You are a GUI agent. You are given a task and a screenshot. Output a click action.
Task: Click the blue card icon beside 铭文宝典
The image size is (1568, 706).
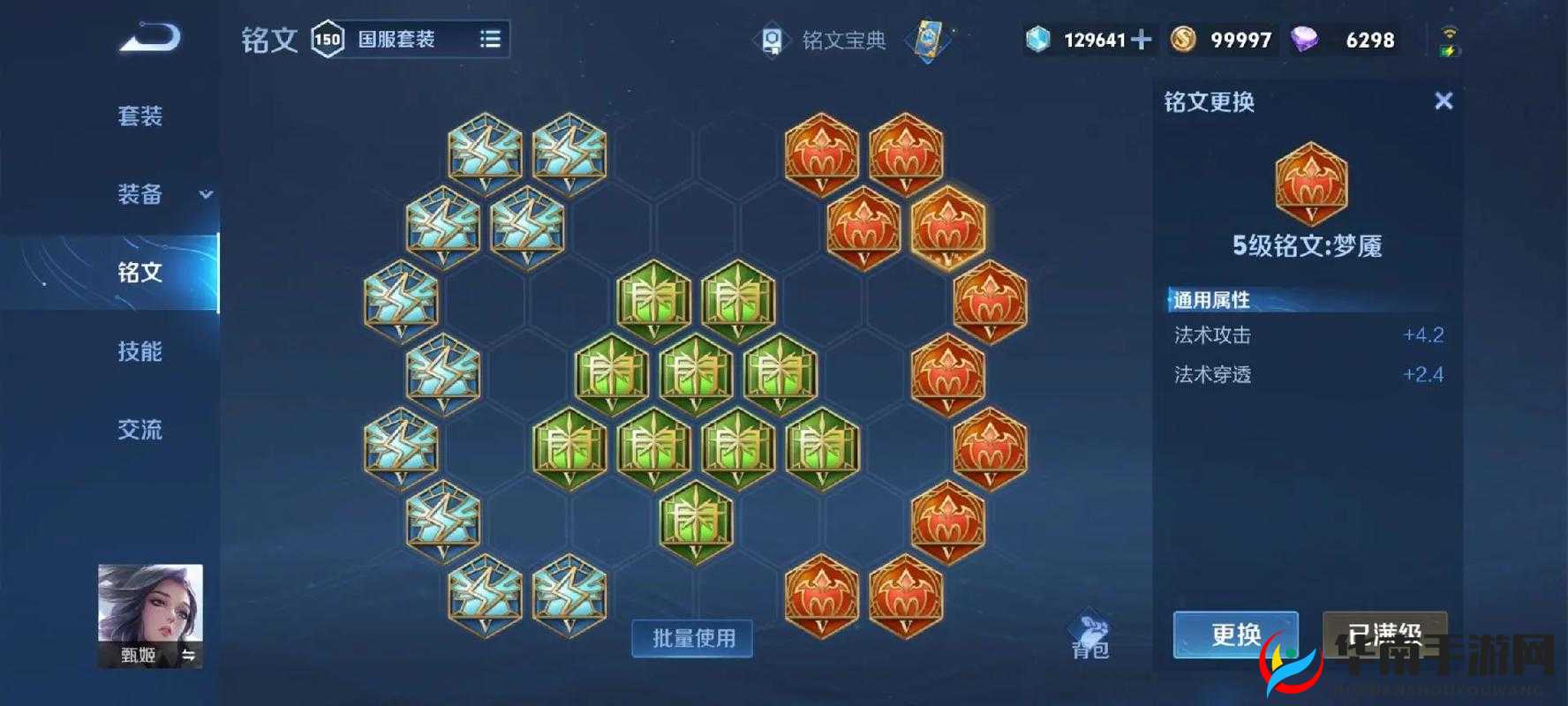tap(930, 40)
